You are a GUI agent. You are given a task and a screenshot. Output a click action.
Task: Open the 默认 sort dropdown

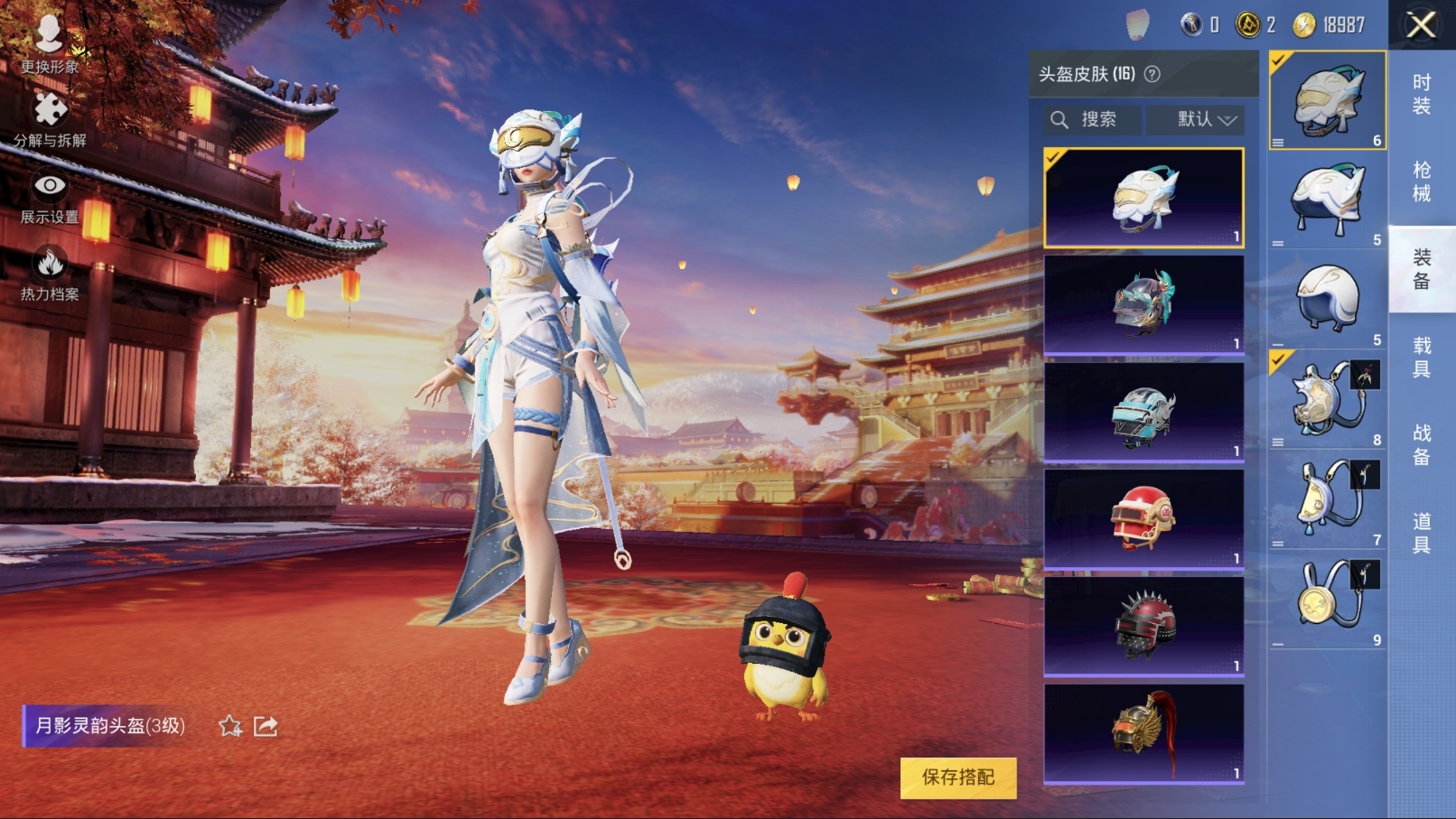pos(1205,119)
